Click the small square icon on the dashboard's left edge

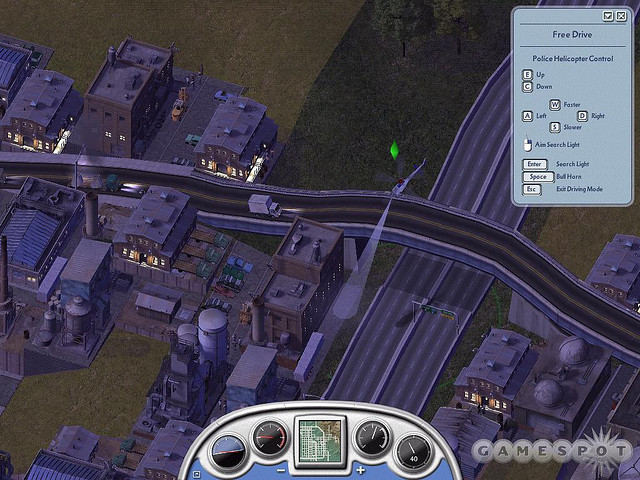point(197,474)
